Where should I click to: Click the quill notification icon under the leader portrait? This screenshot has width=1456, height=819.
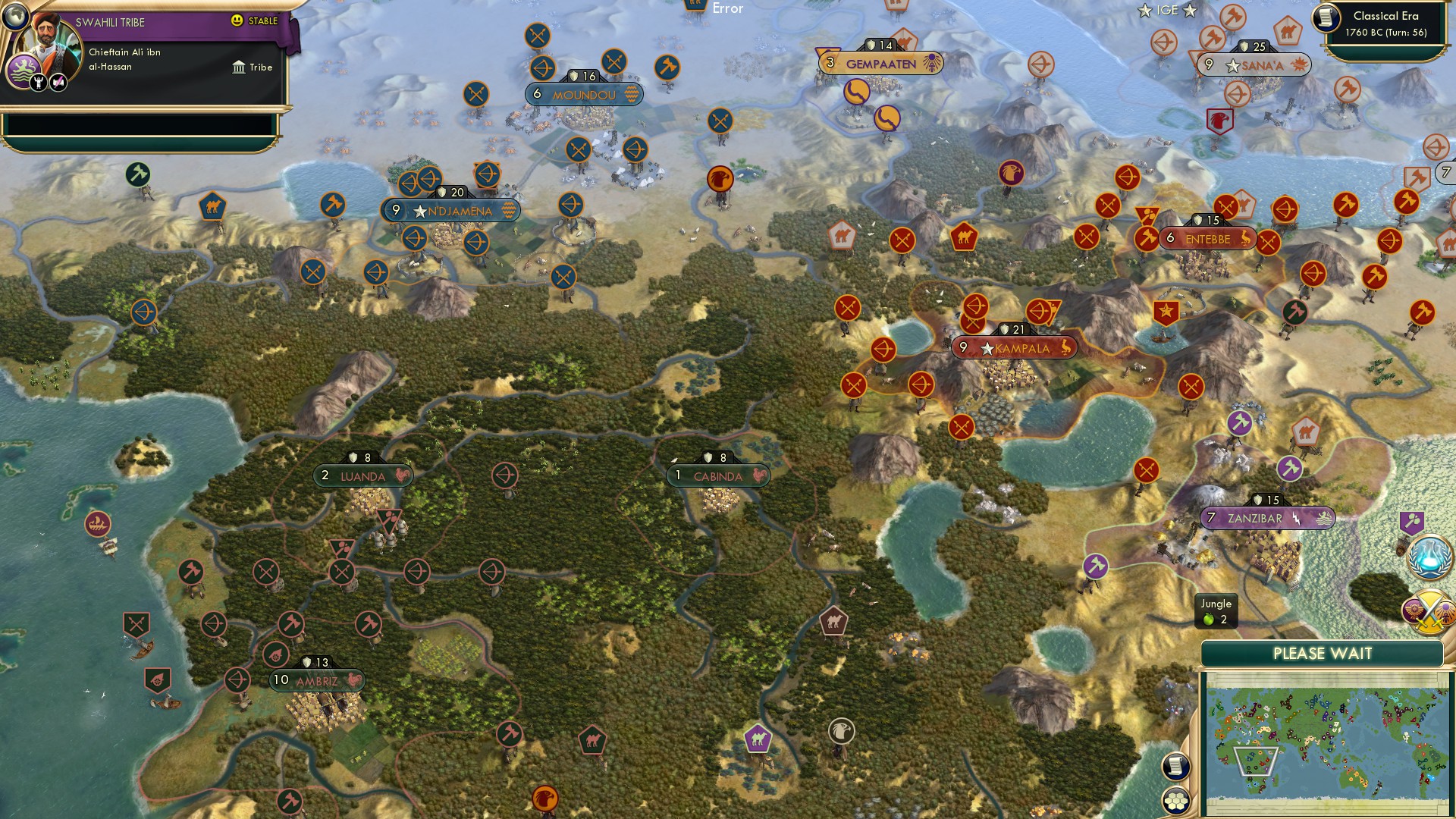[x=58, y=82]
